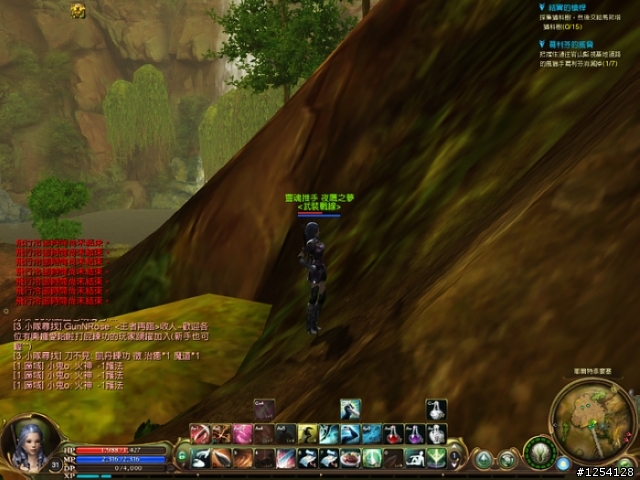Image resolution: width=640 pixels, height=480 pixels.
Task: Activate the lone bird skill above hotbar
Action: tap(350, 409)
